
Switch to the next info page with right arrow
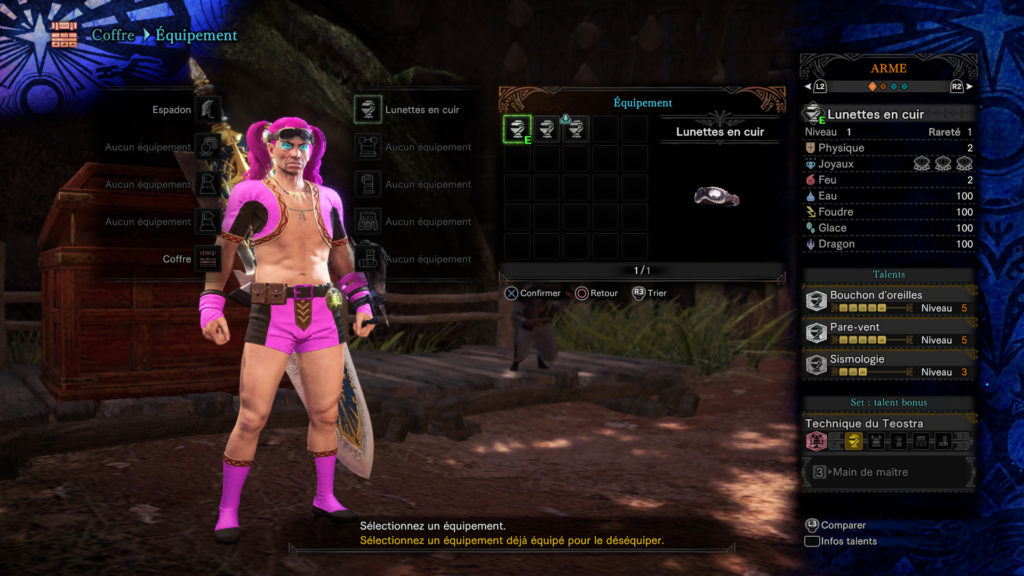point(968,87)
